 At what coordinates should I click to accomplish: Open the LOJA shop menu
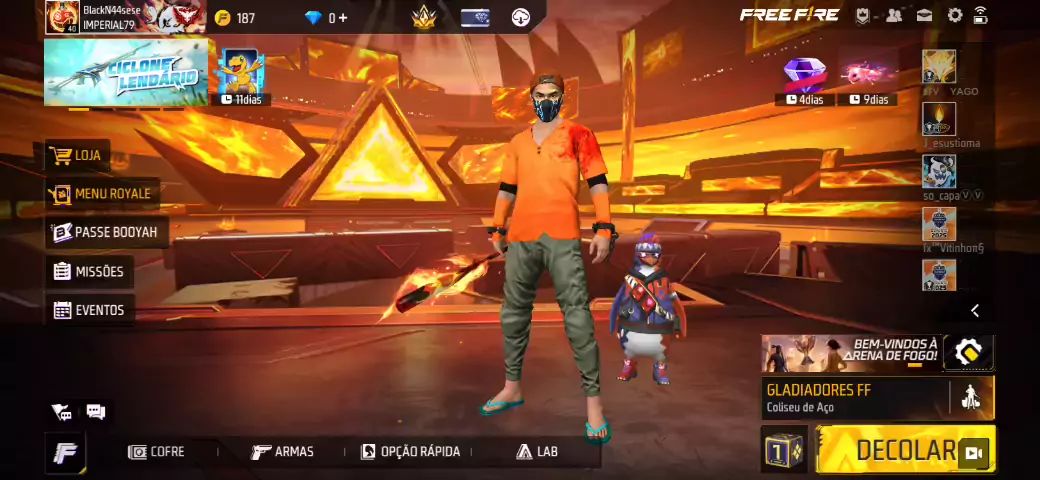[78, 156]
